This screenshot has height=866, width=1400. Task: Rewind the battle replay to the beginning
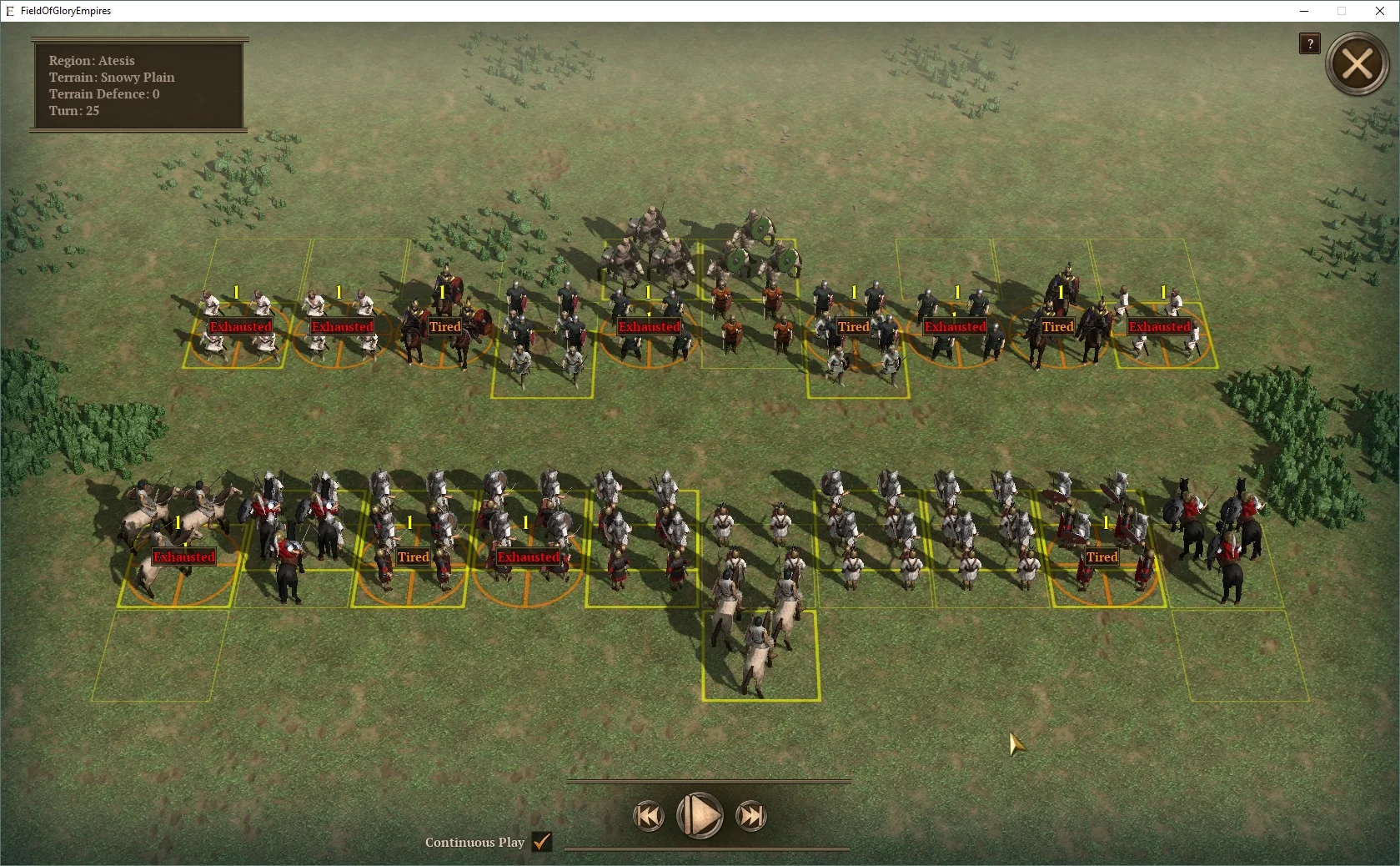pos(649,816)
